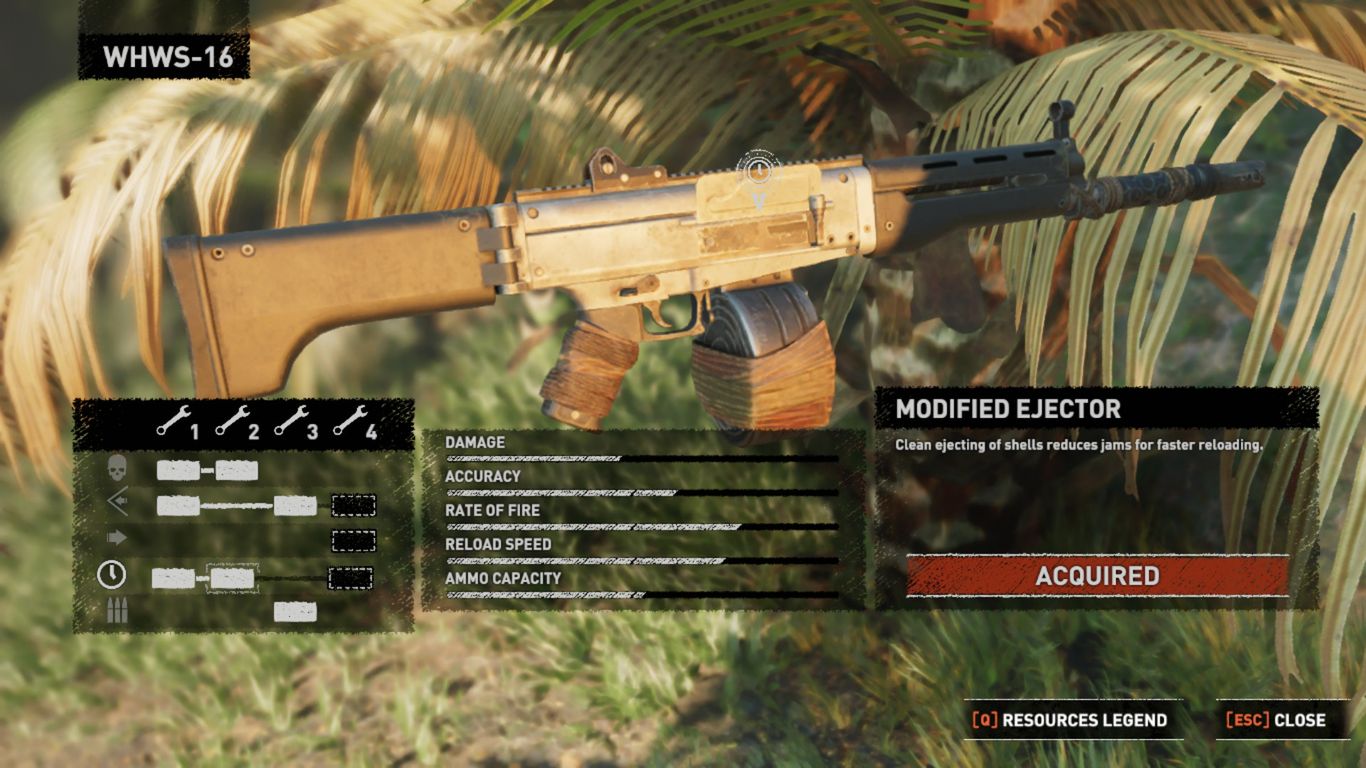Close the weapon upgrade screen
The height and width of the screenshot is (768, 1366).
click(x=1277, y=720)
